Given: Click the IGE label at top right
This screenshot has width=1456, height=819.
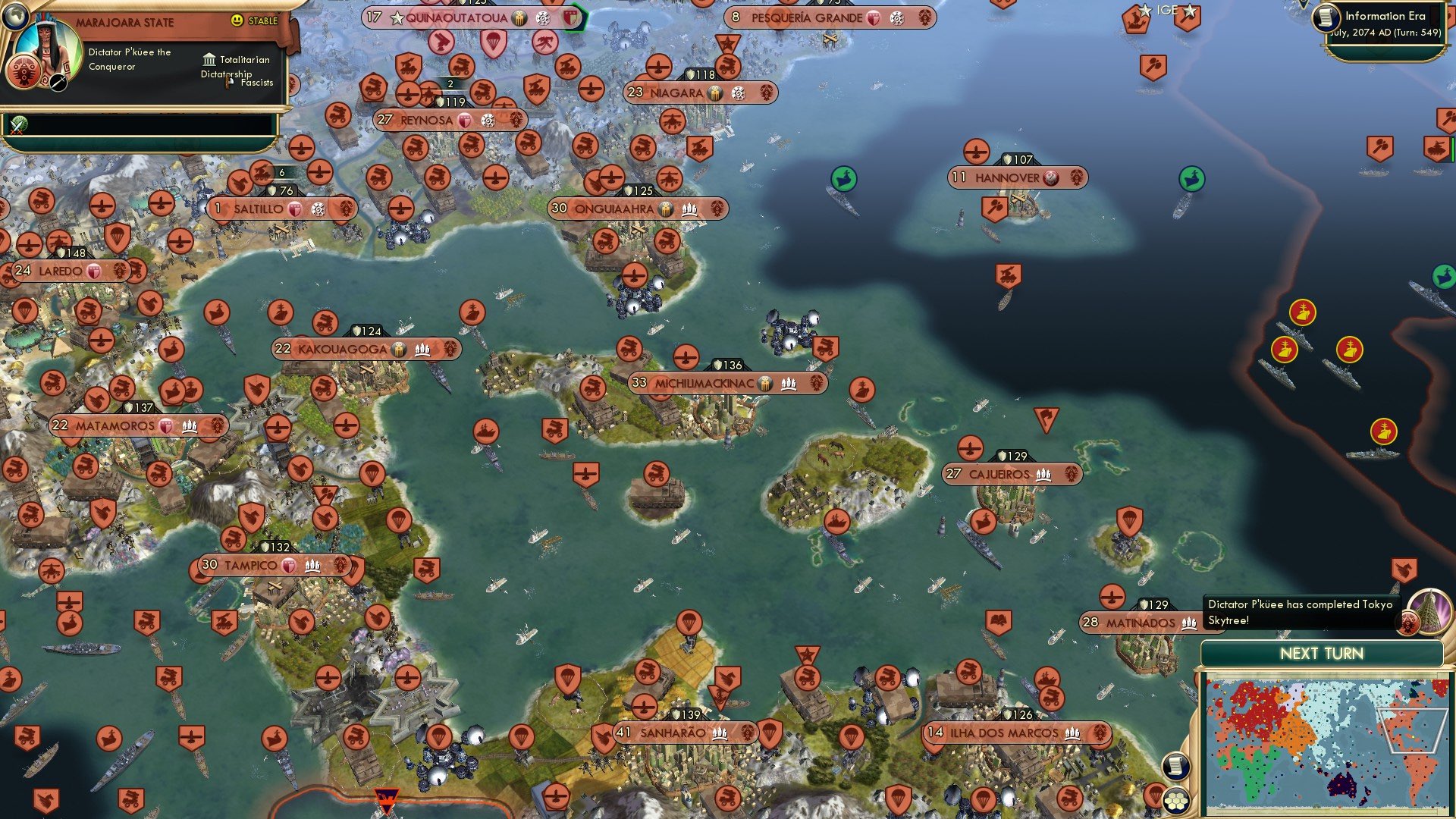Looking at the screenshot, I should tap(1166, 10).
